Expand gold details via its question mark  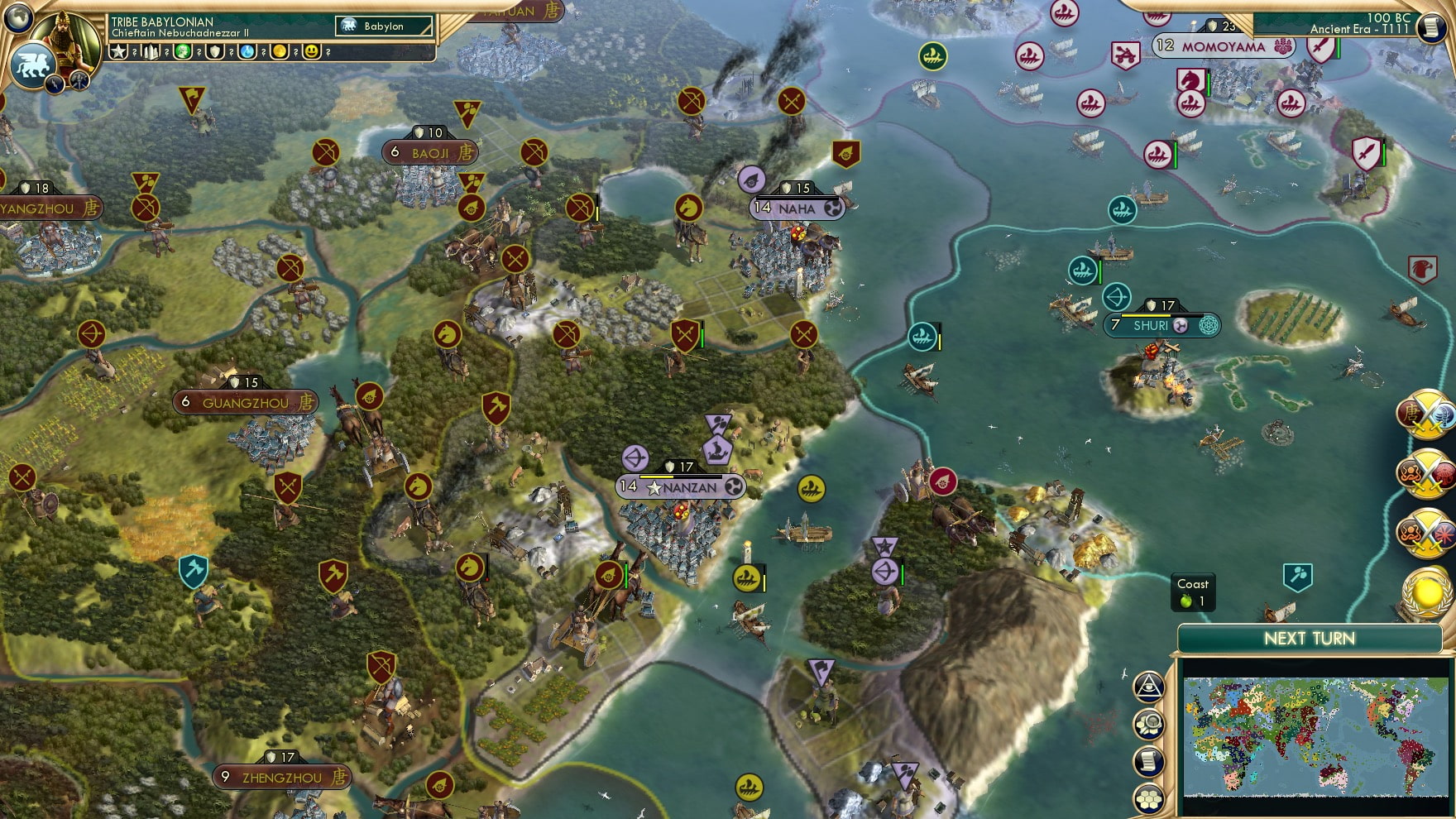click(x=295, y=53)
